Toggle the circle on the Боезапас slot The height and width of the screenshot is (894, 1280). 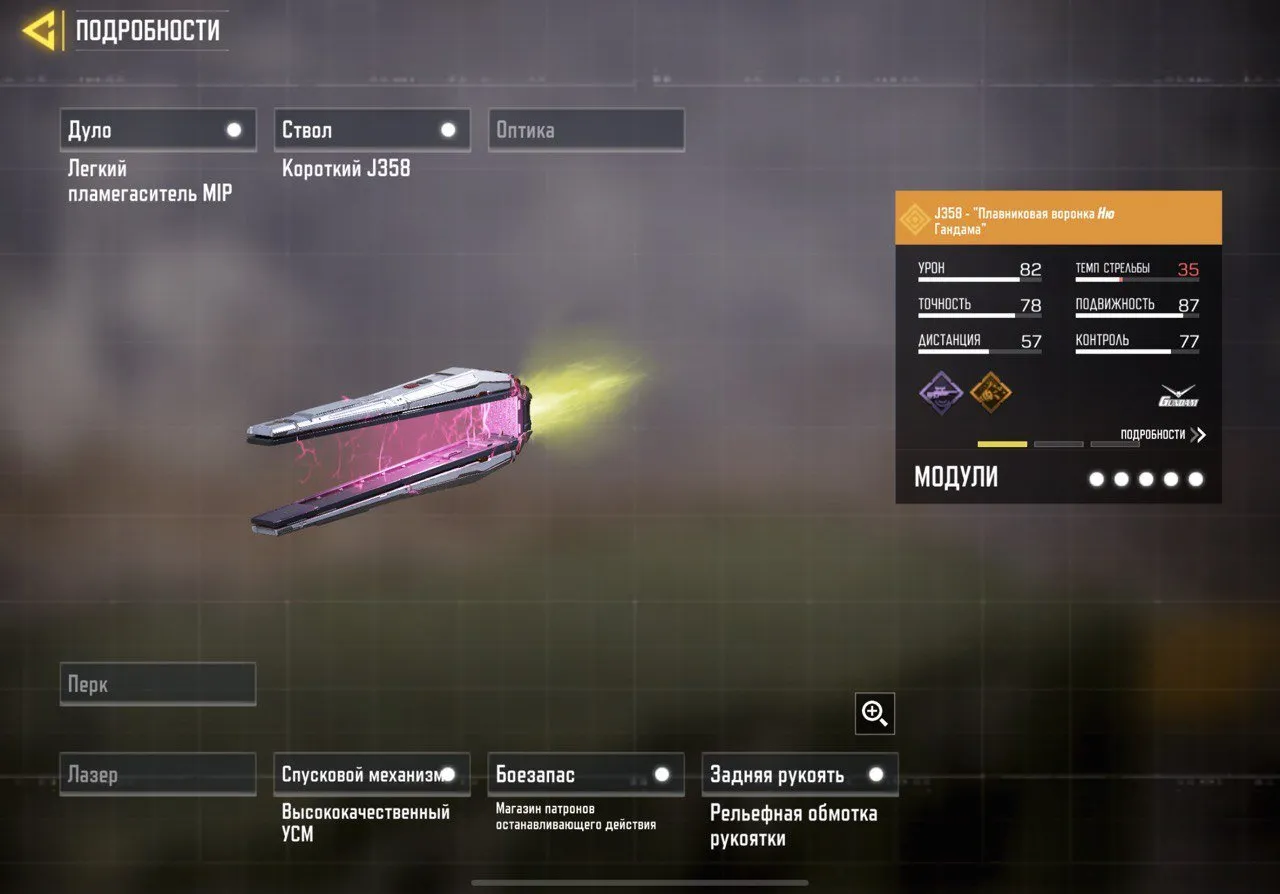(661, 773)
